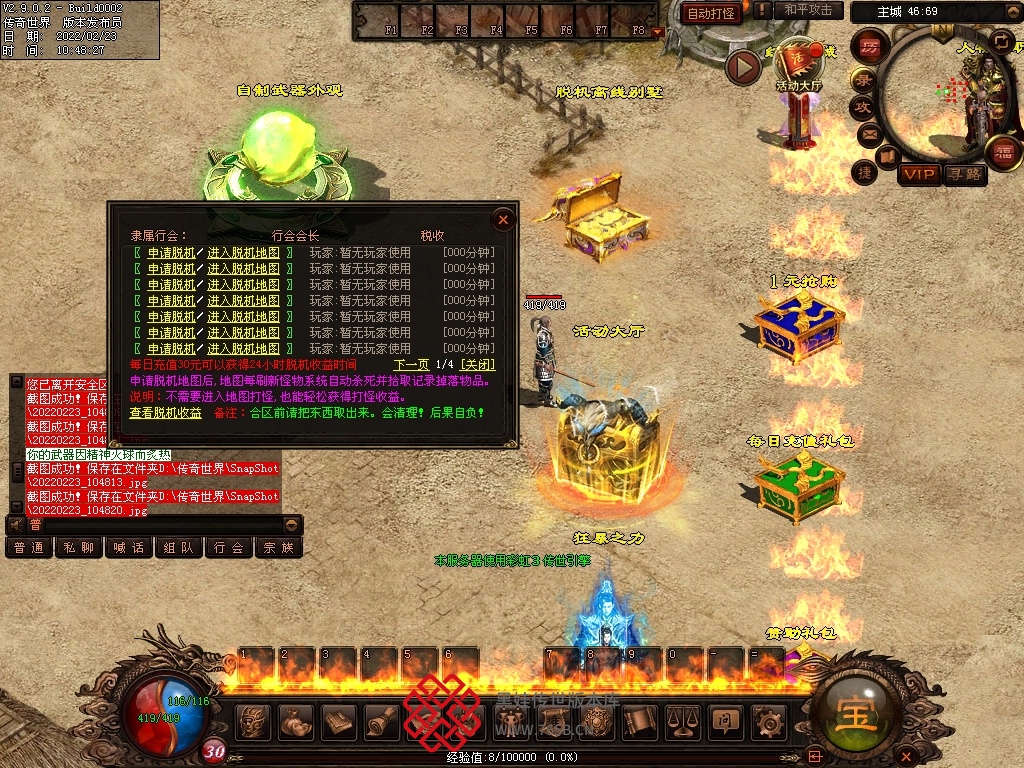Toggle 自动打怪 auto-fight button

(x=711, y=13)
